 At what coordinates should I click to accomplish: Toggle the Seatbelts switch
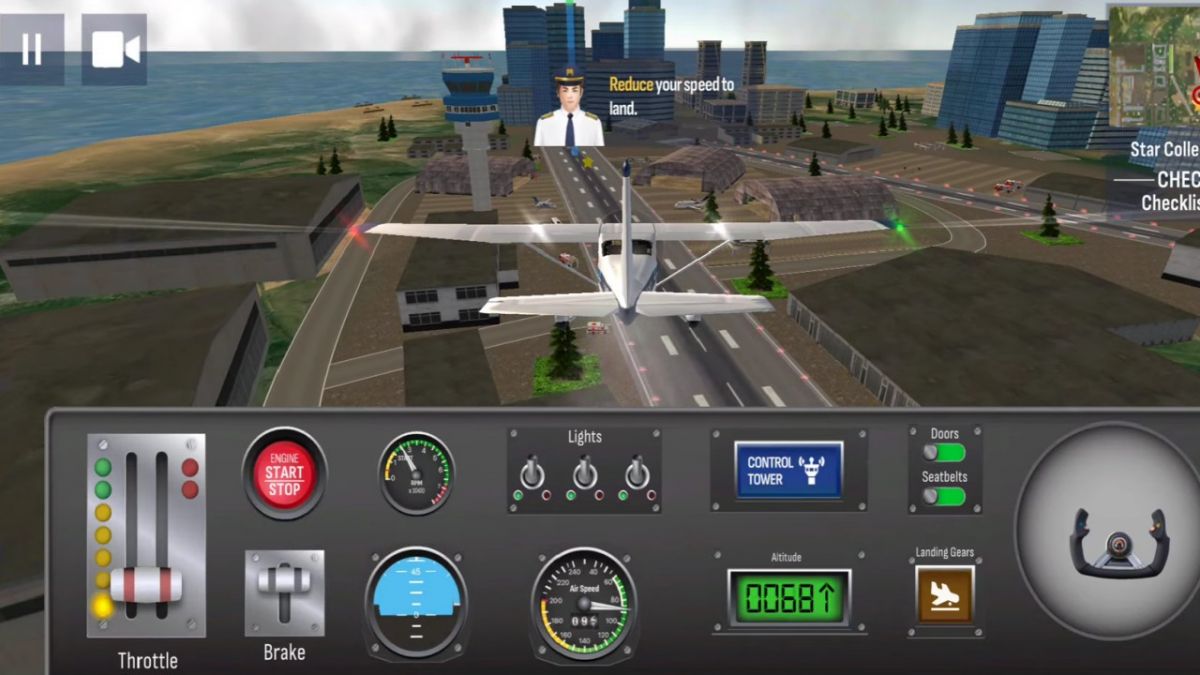[x=944, y=496]
